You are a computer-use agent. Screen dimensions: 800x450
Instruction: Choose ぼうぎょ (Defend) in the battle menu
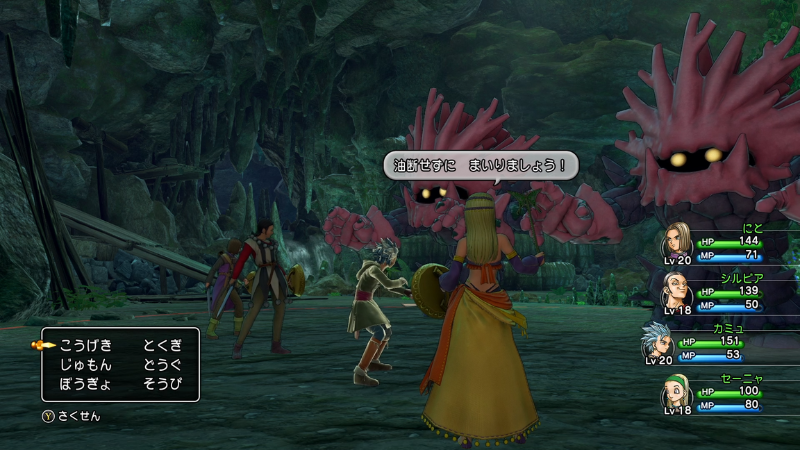coord(85,384)
